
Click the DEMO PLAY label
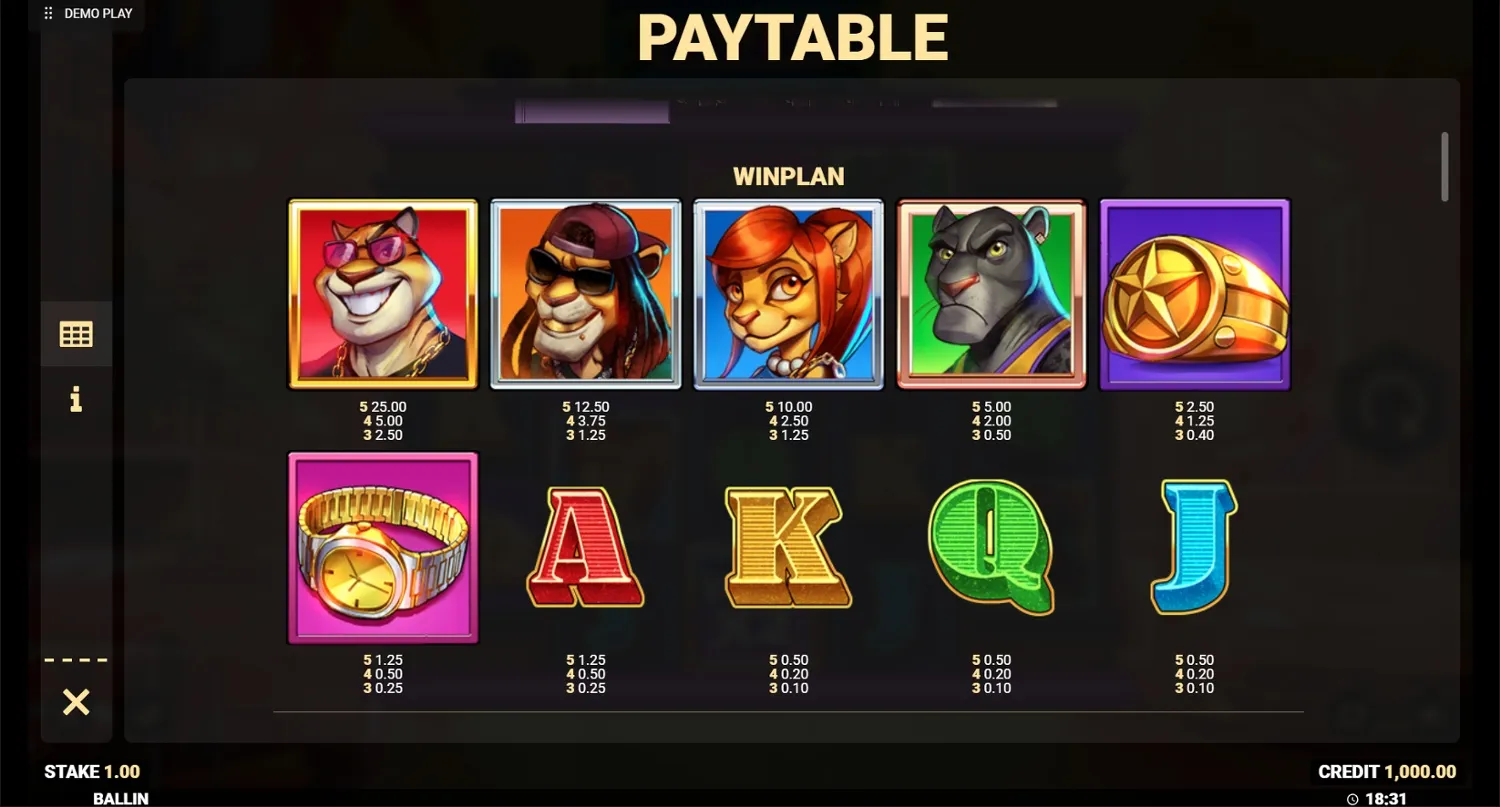tap(97, 13)
